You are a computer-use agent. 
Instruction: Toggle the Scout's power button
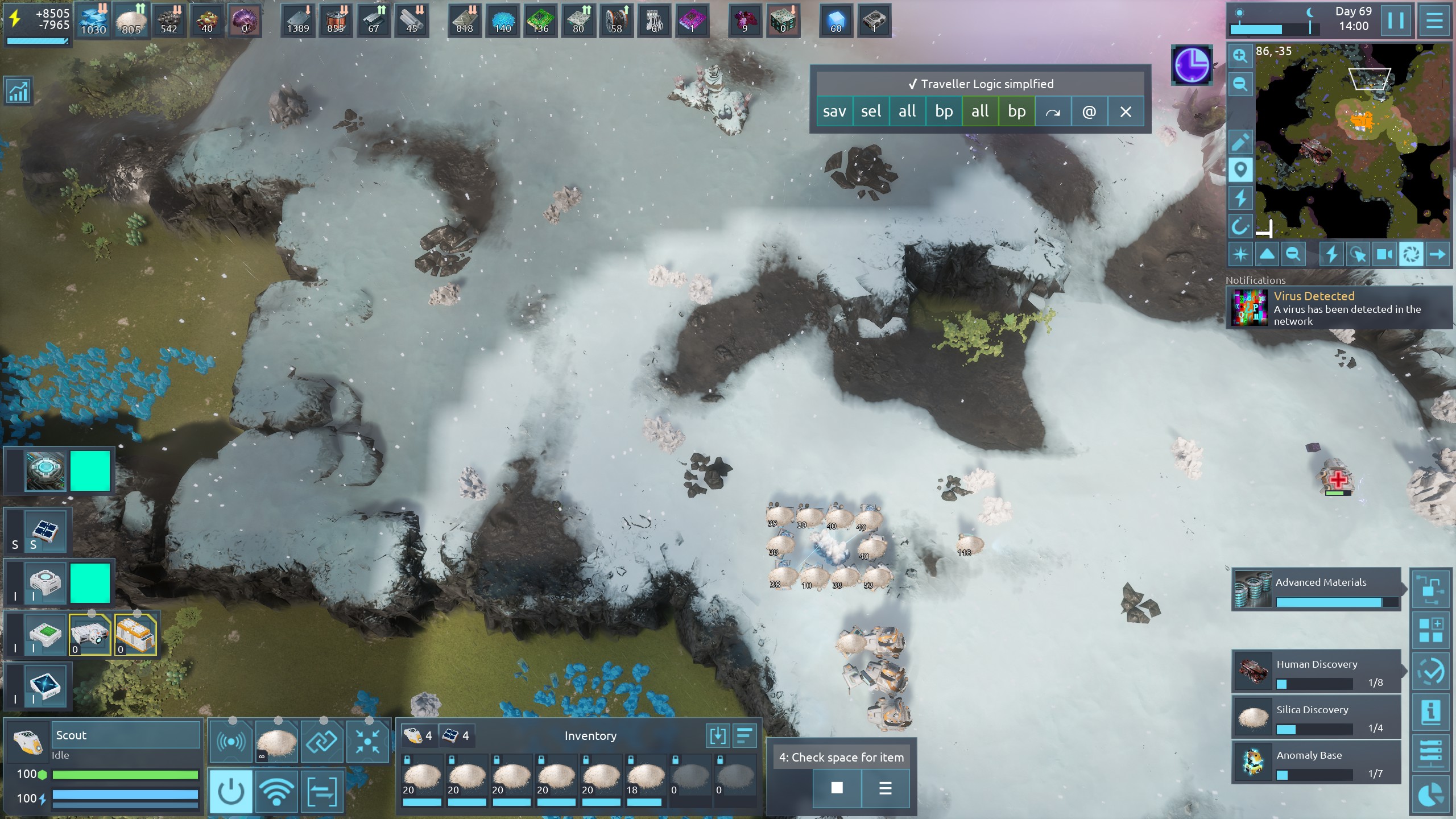tap(231, 791)
